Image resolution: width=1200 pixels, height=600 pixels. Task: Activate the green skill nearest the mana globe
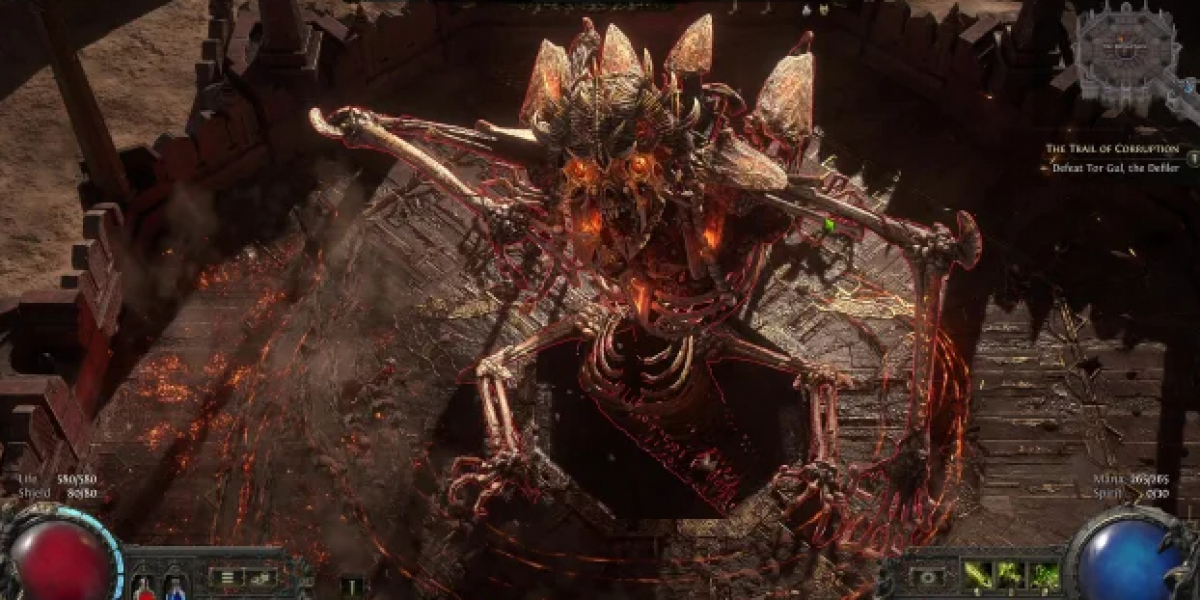(1044, 575)
